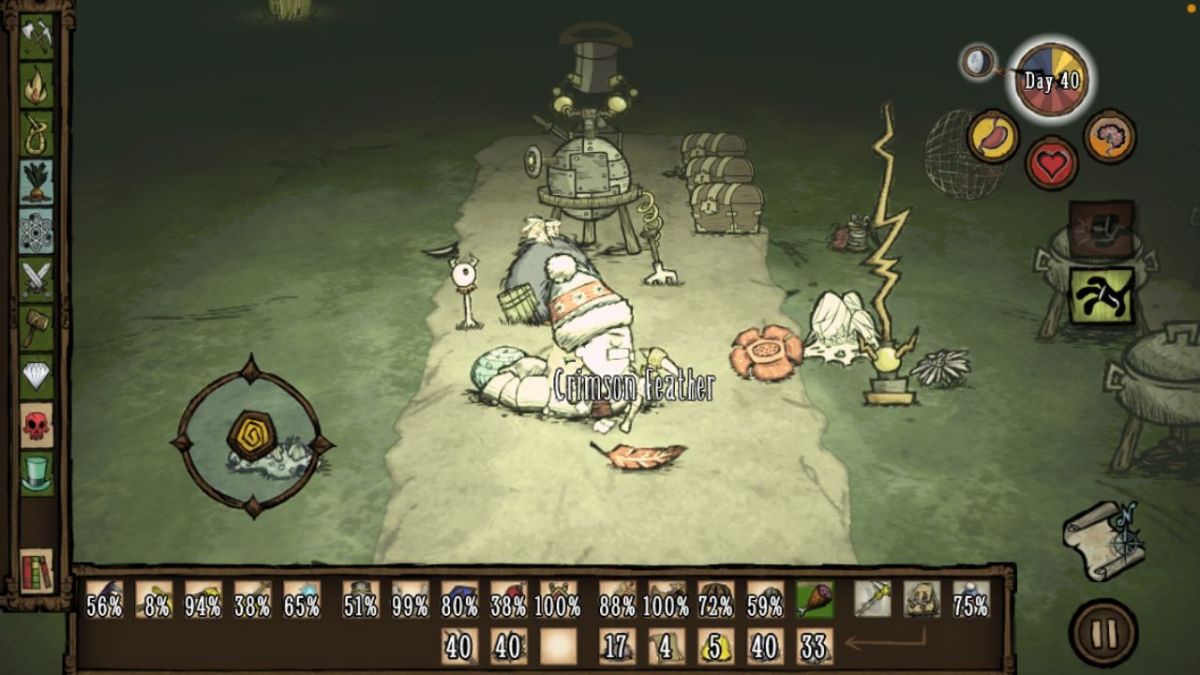Open the Tools crafting tab

click(x=37, y=37)
